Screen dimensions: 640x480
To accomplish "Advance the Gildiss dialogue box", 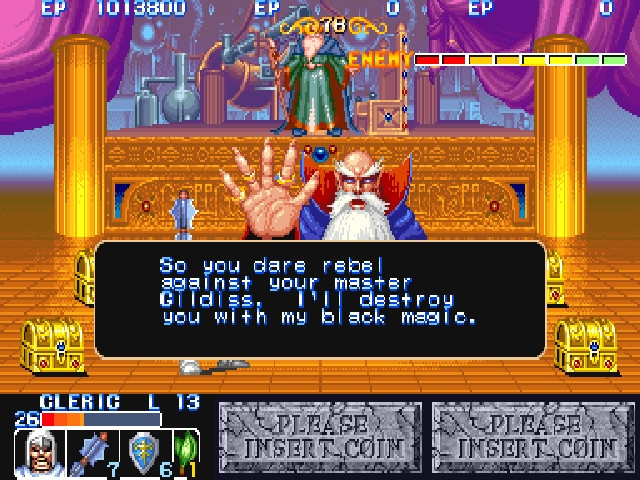I will (x=320, y=298).
